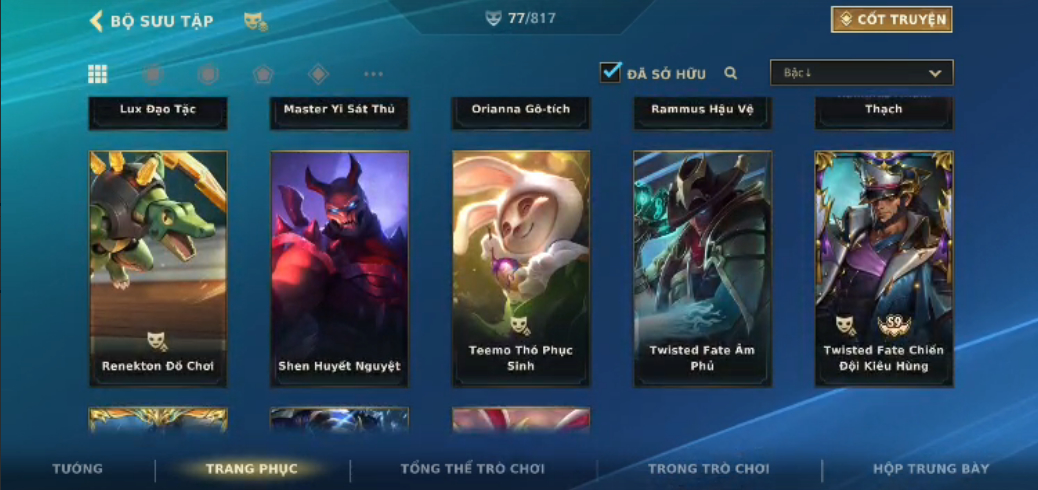Viewport: 1038px width, 490px height.
Task: Choose the Shen Huyết Nguyệt skin card
Action: point(339,268)
